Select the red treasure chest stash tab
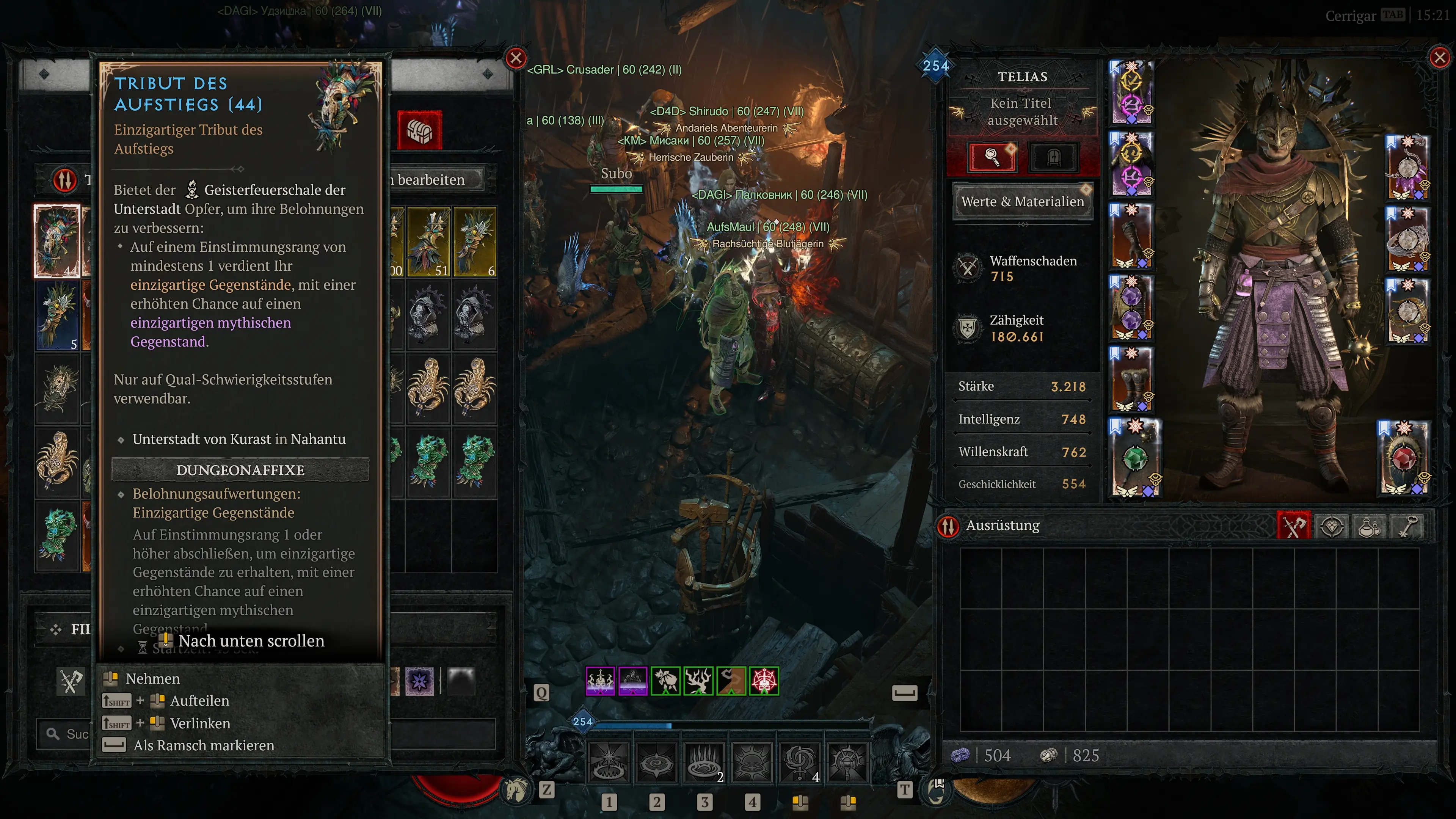This screenshot has width=1456, height=819. [419, 130]
